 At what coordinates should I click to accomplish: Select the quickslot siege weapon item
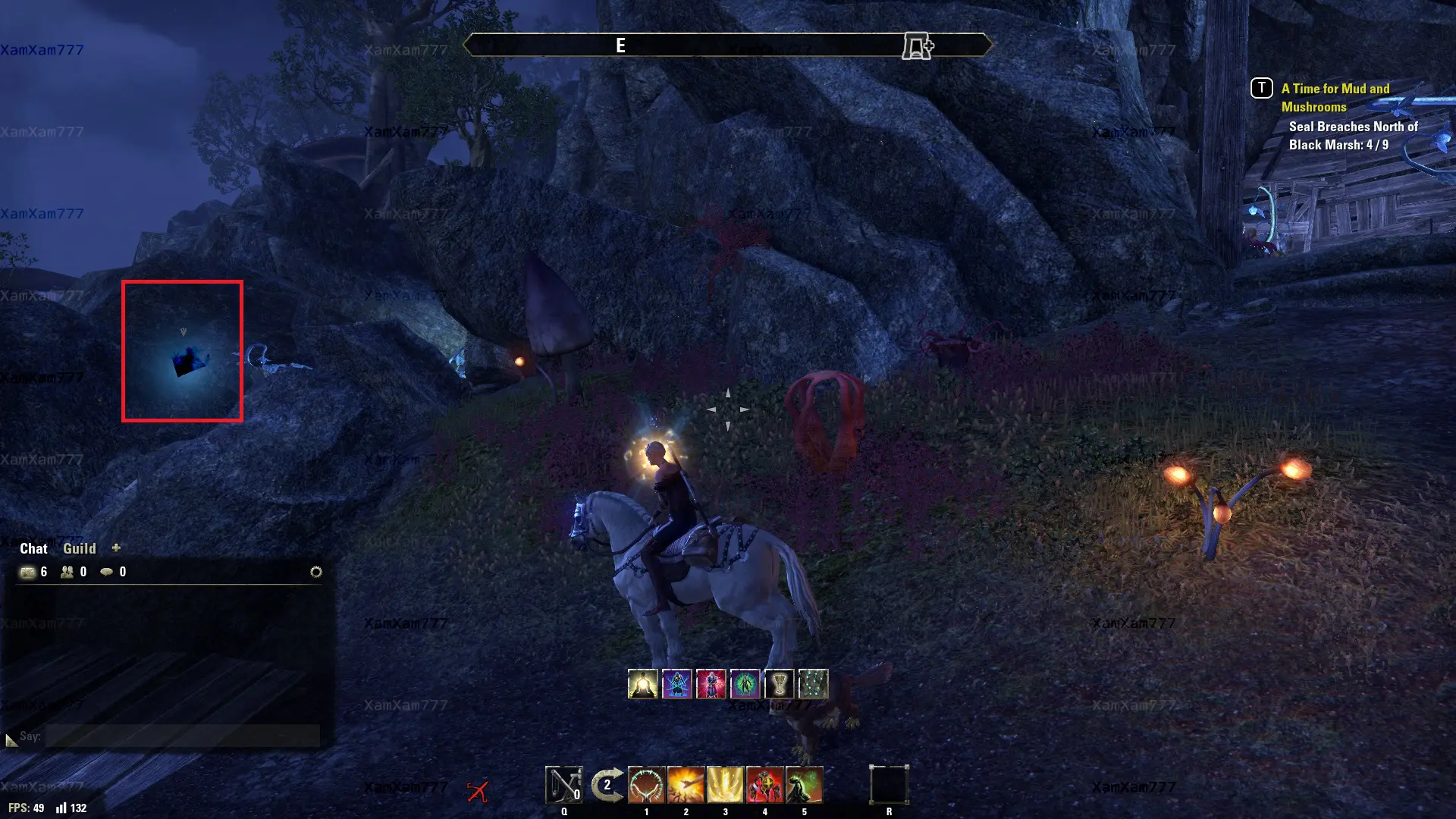[x=563, y=785]
